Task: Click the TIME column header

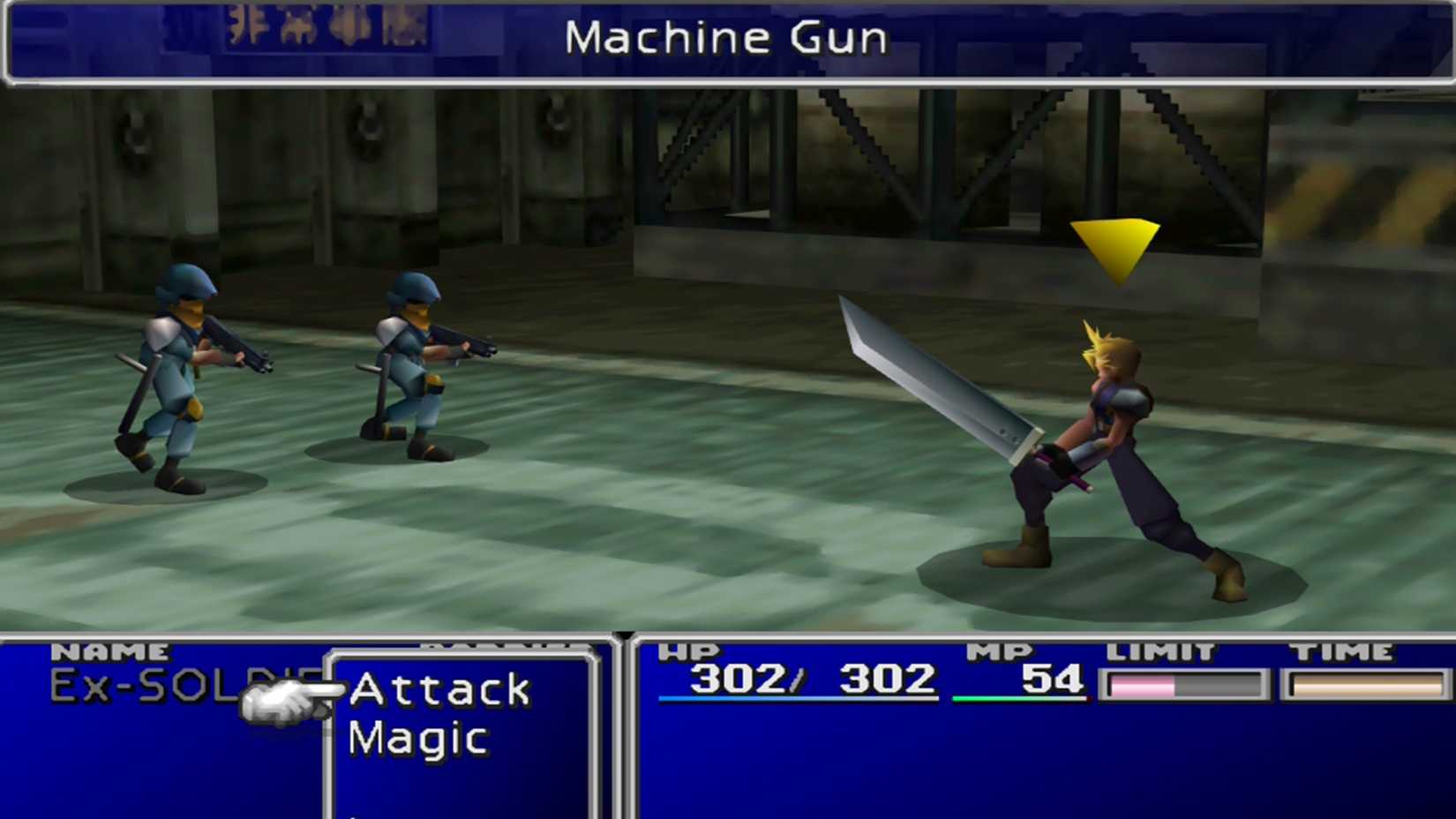Action: tap(1344, 650)
